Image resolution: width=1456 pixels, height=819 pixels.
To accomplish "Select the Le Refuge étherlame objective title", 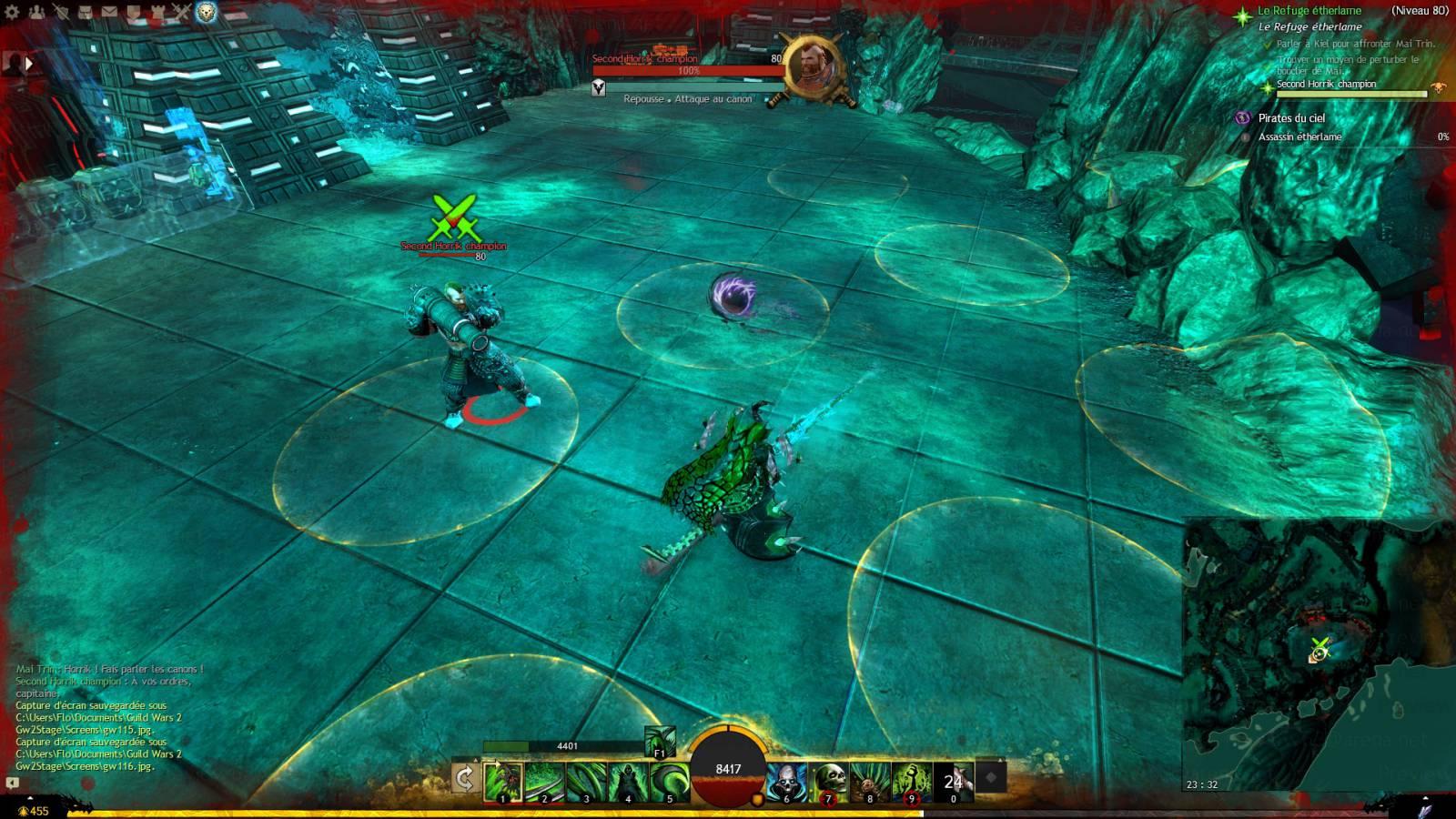I will [x=1309, y=11].
